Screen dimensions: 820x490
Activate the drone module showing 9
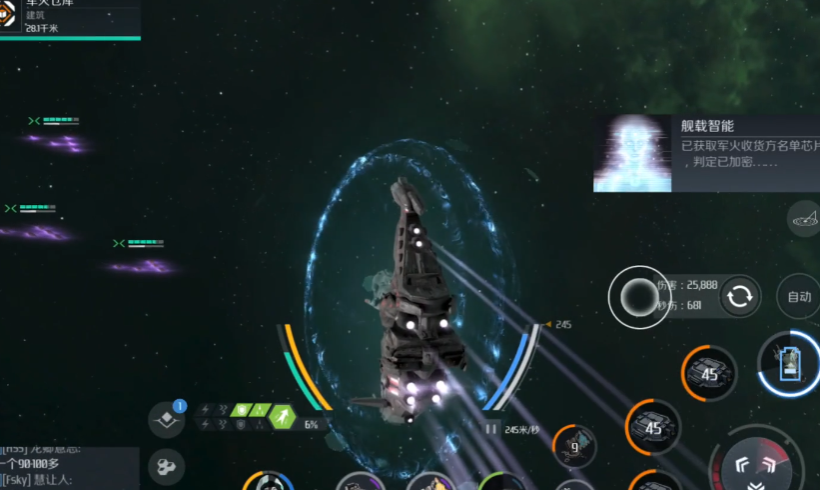pos(574,447)
